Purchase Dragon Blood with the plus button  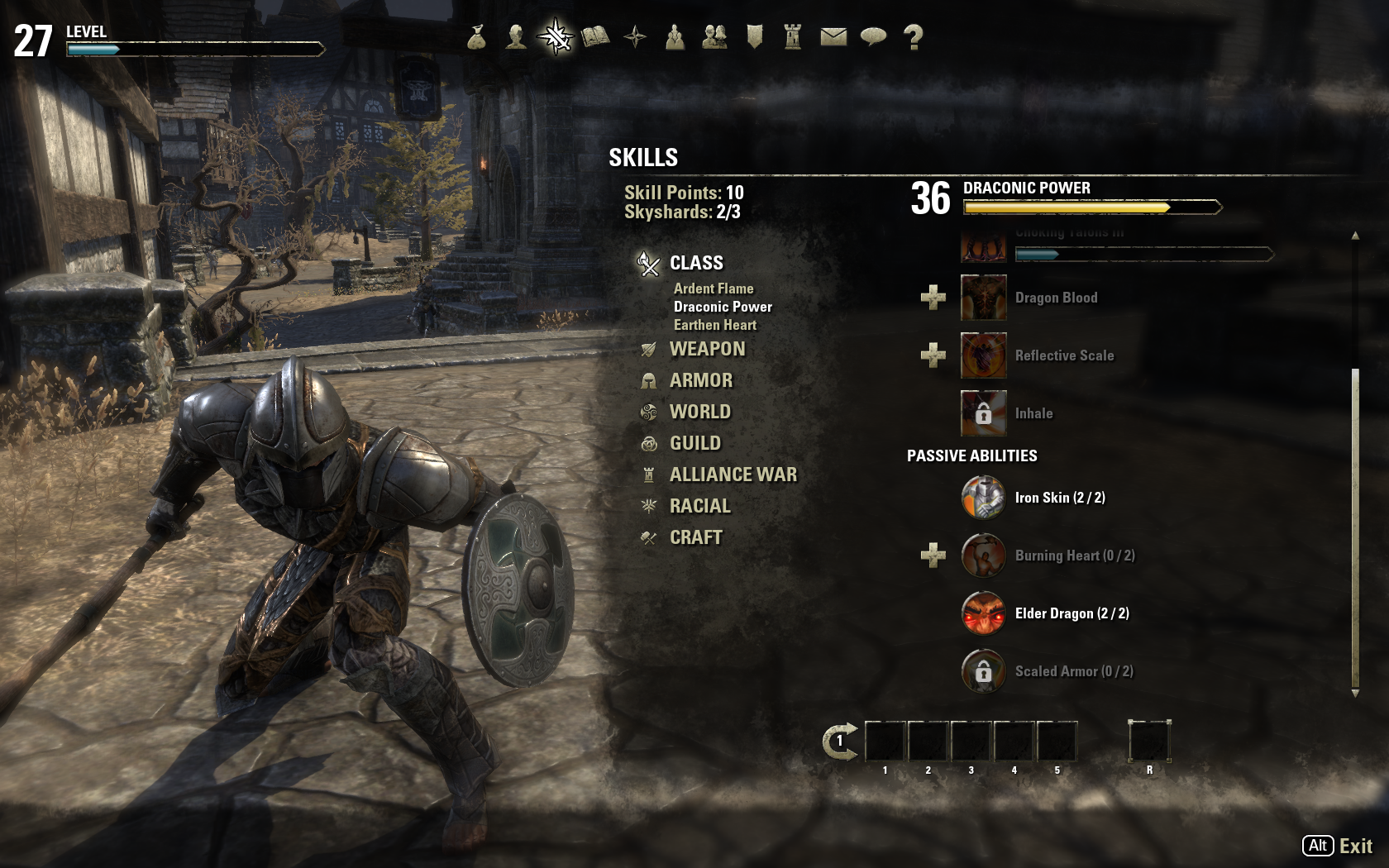pyautogui.click(x=933, y=298)
